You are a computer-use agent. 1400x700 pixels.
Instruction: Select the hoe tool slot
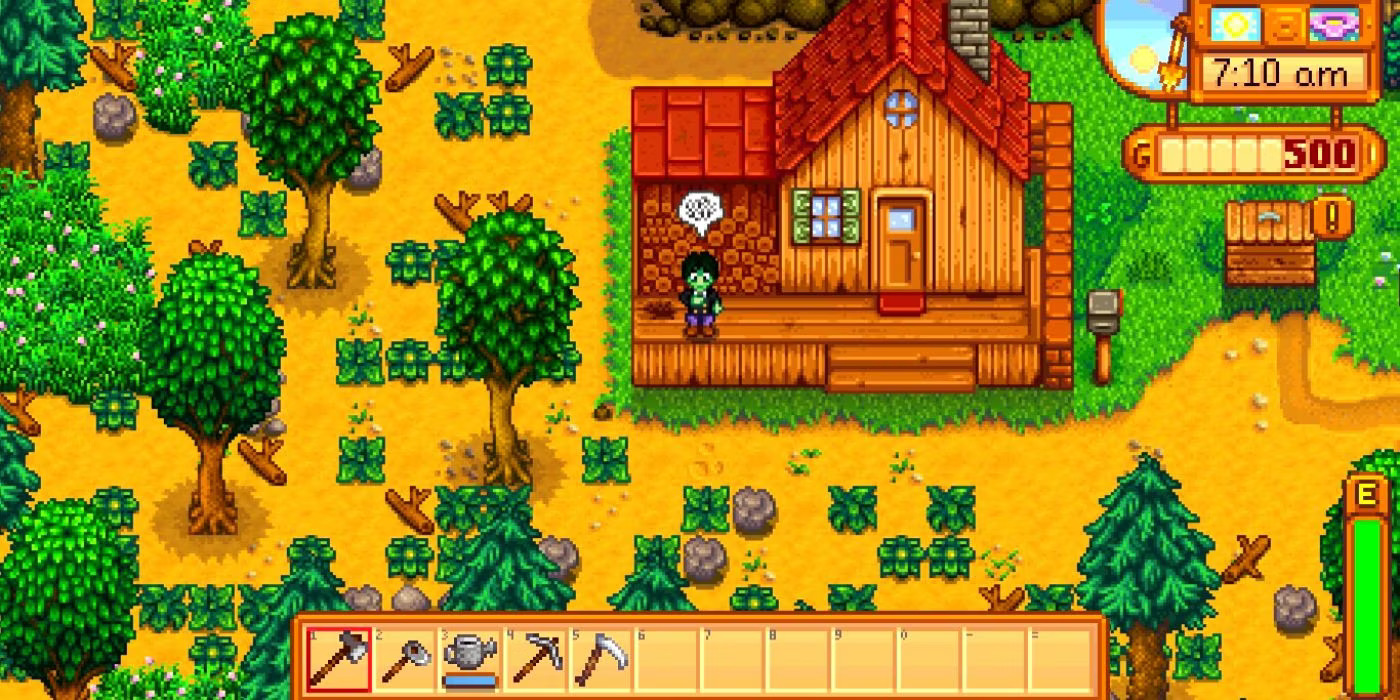pos(405,659)
